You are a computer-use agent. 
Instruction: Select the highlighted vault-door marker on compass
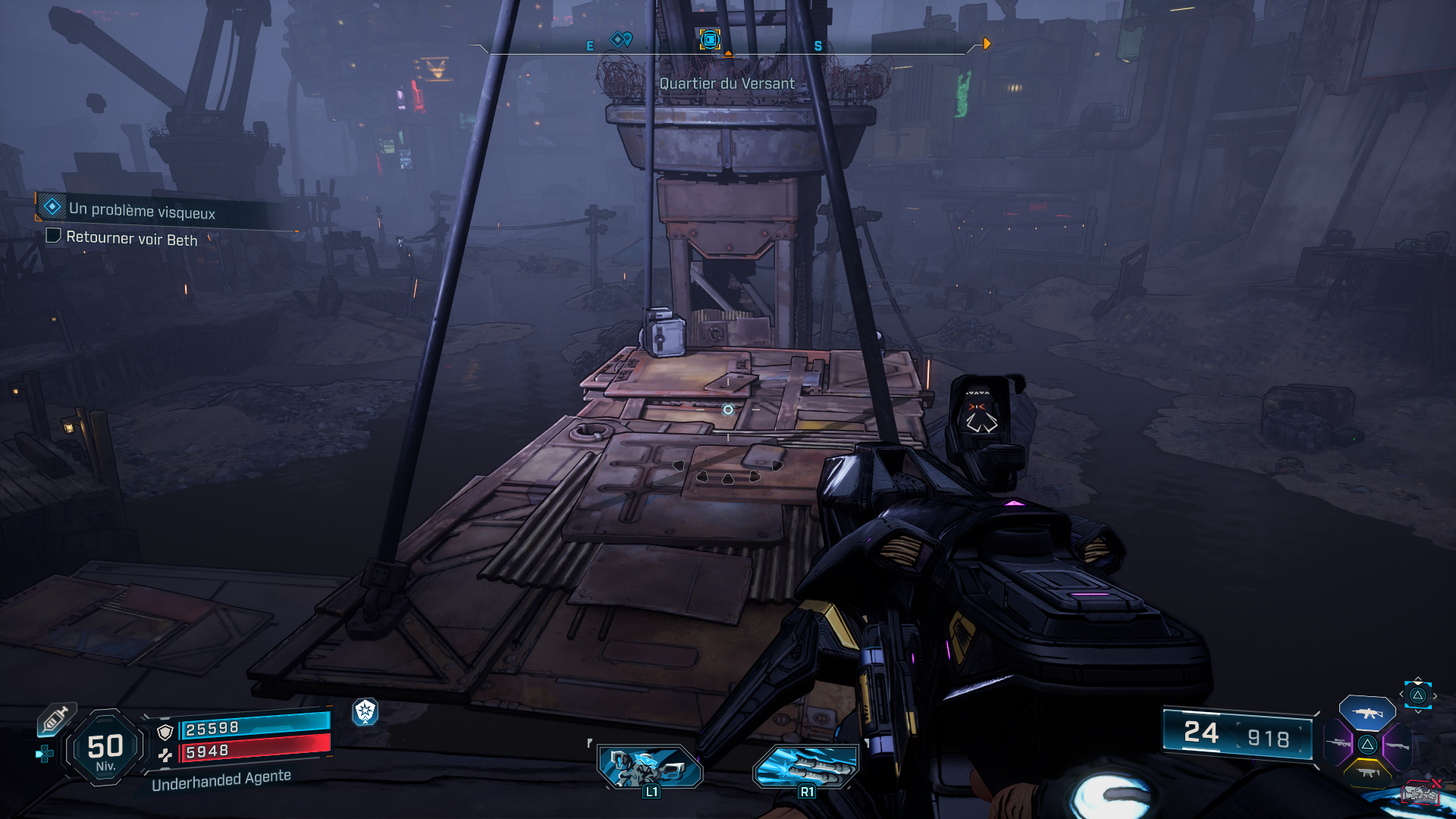(x=710, y=39)
